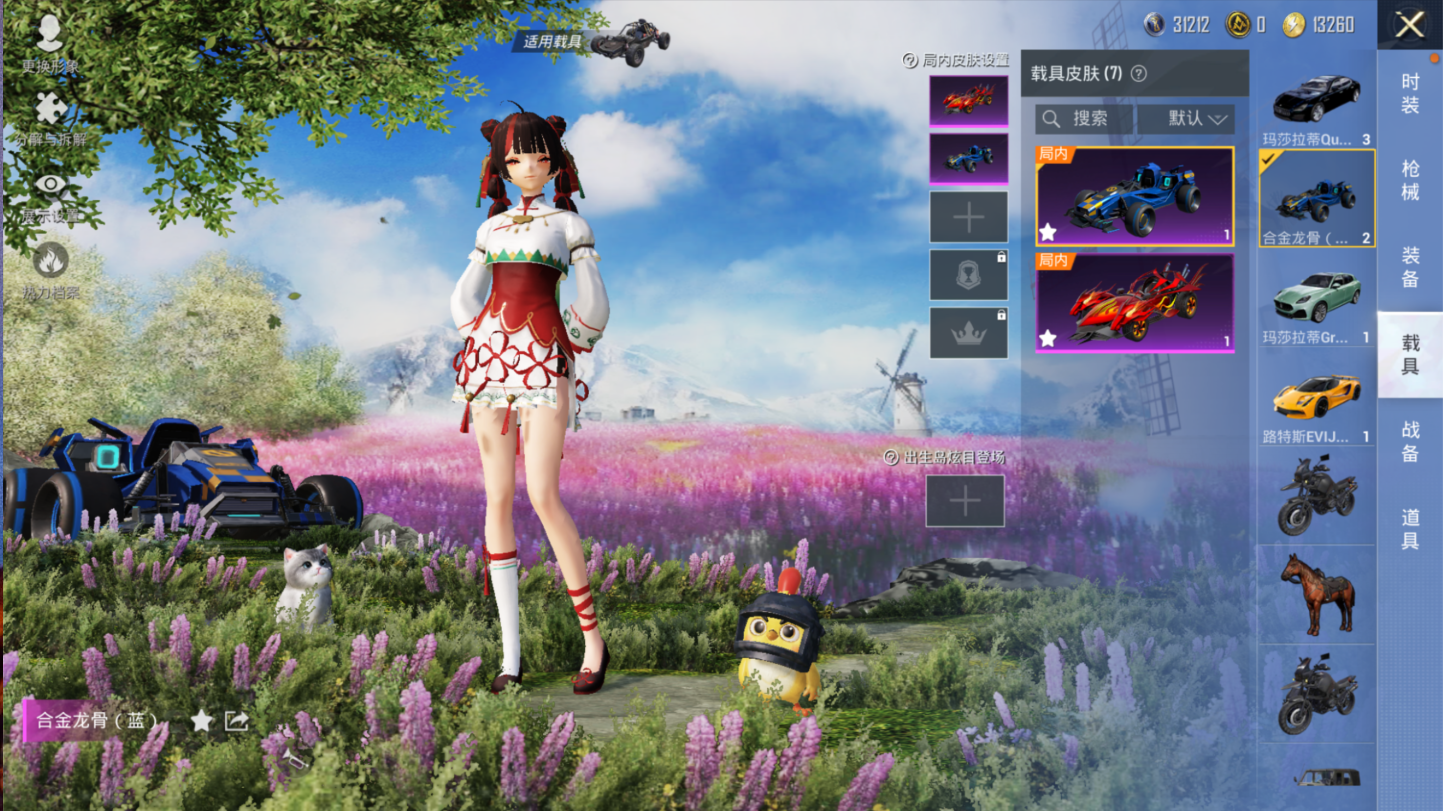Choose the red flame buggy skin card
1443x811 pixels.
tap(1135, 302)
